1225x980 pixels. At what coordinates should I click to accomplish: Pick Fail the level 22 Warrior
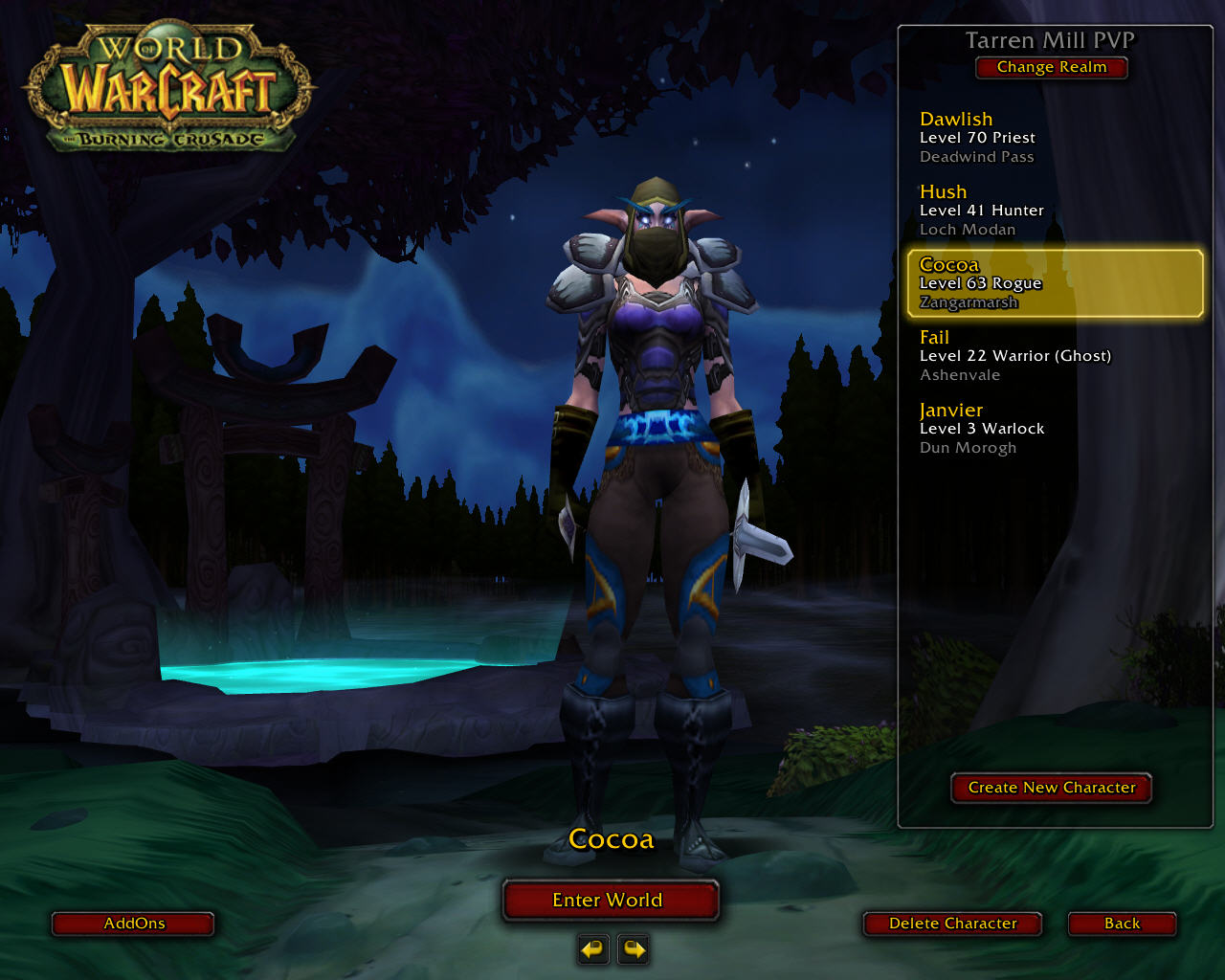(x=1053, y=355)
